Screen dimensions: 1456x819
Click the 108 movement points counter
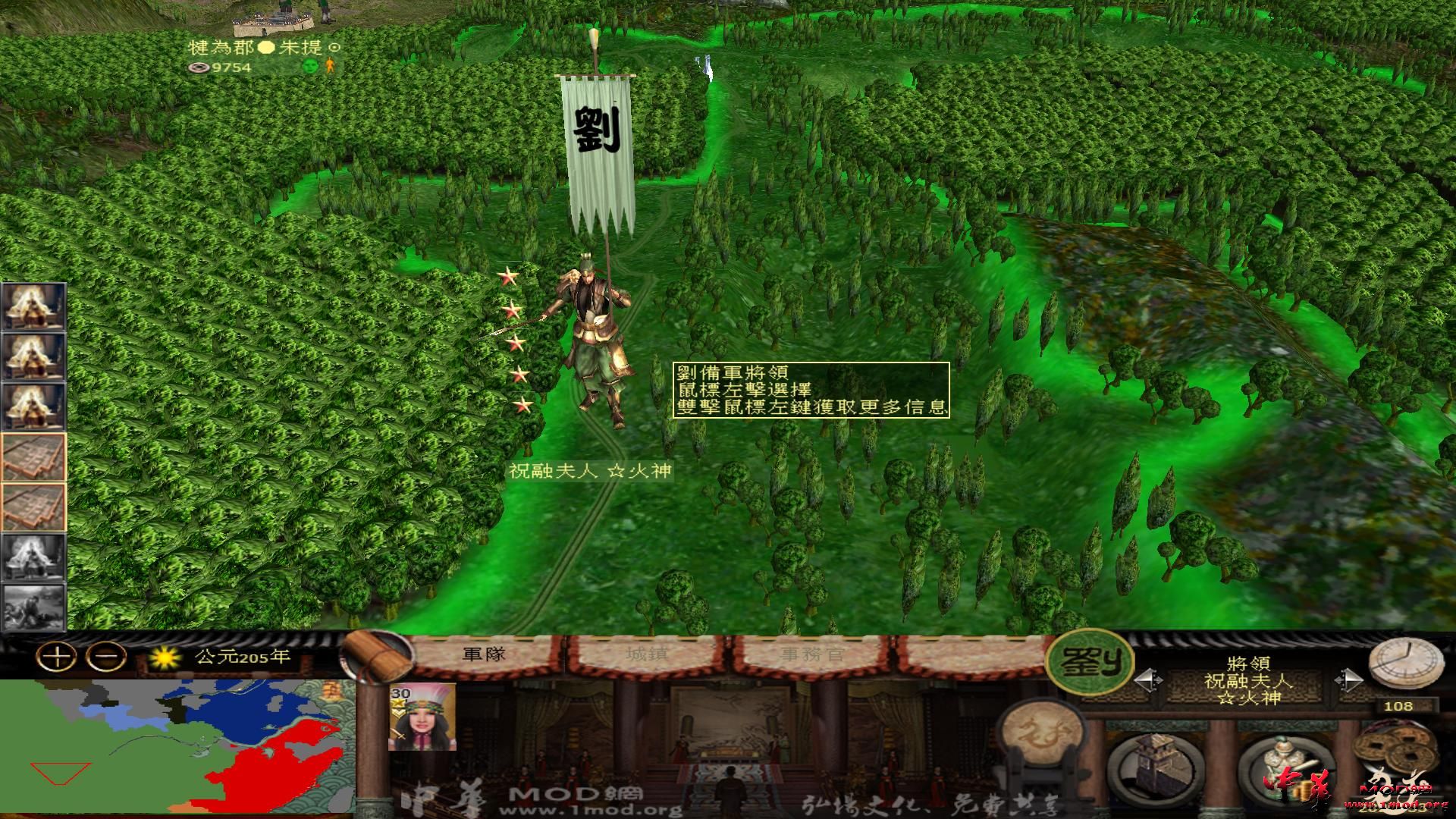tap(1398, 707)
